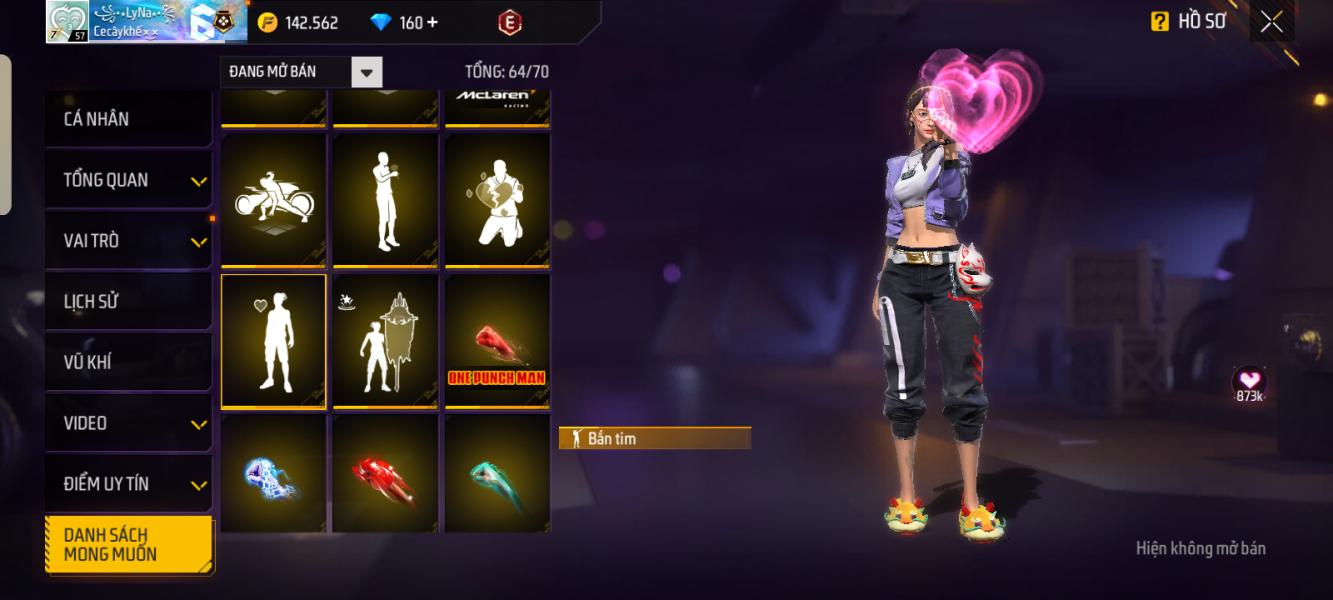Open the Điểm Uy Tín section
Screen dimensions: 1333x600
tap(127, 484)
